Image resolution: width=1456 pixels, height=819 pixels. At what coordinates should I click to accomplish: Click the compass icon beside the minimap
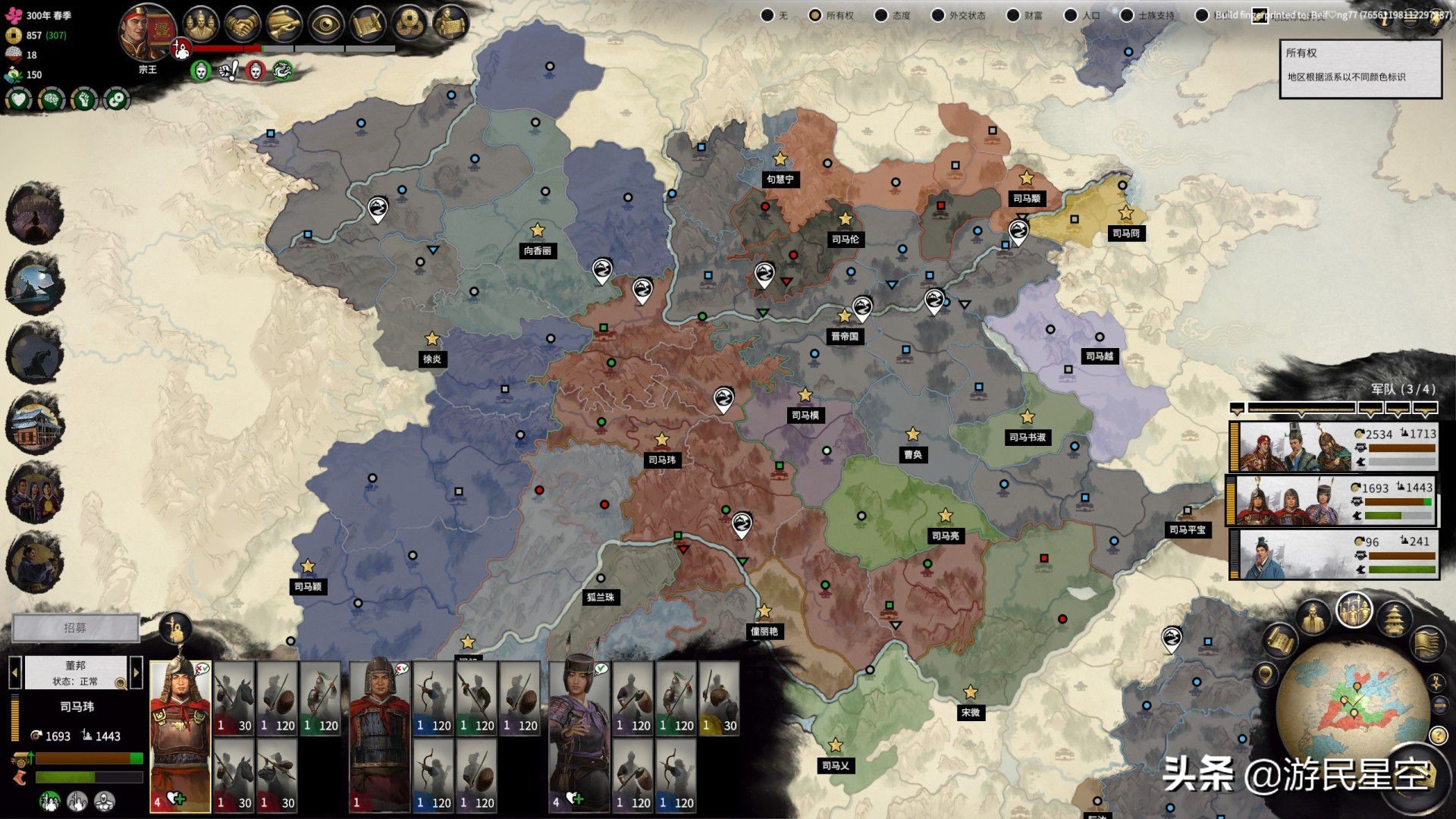click(1436, 683)
